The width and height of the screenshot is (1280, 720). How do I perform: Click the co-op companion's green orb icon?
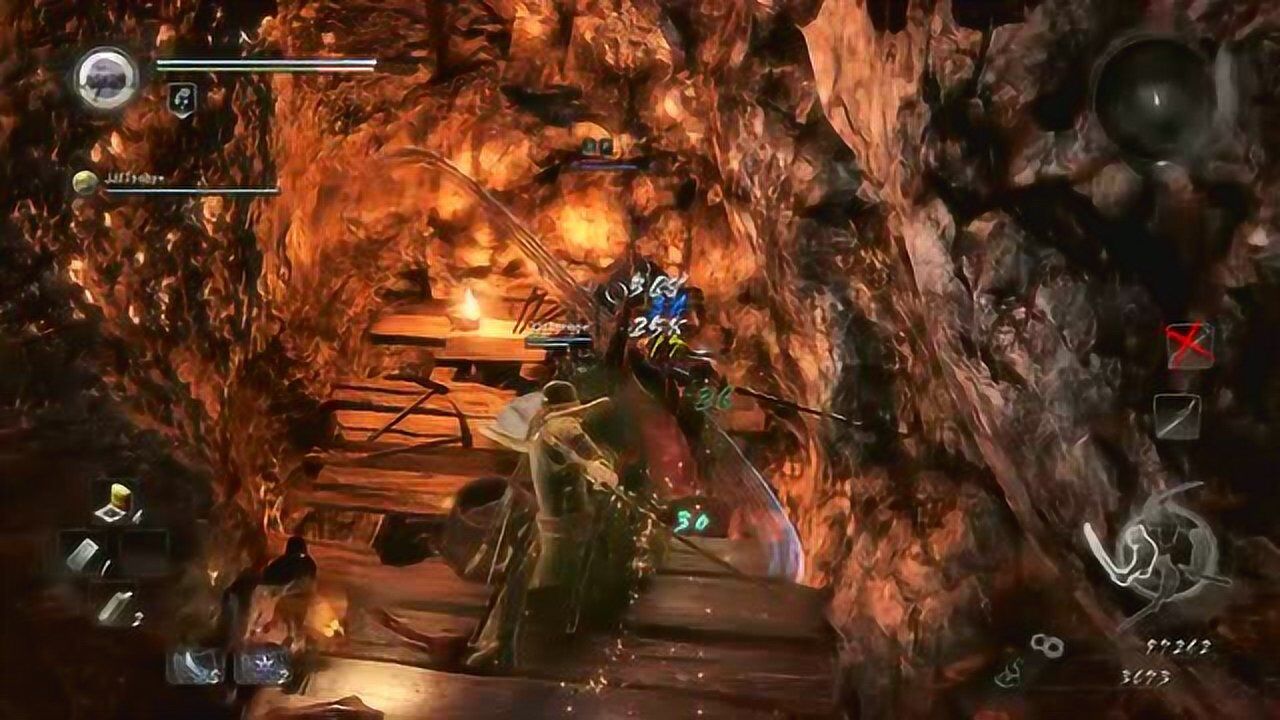pyautogui.click(x=86, y=182)
